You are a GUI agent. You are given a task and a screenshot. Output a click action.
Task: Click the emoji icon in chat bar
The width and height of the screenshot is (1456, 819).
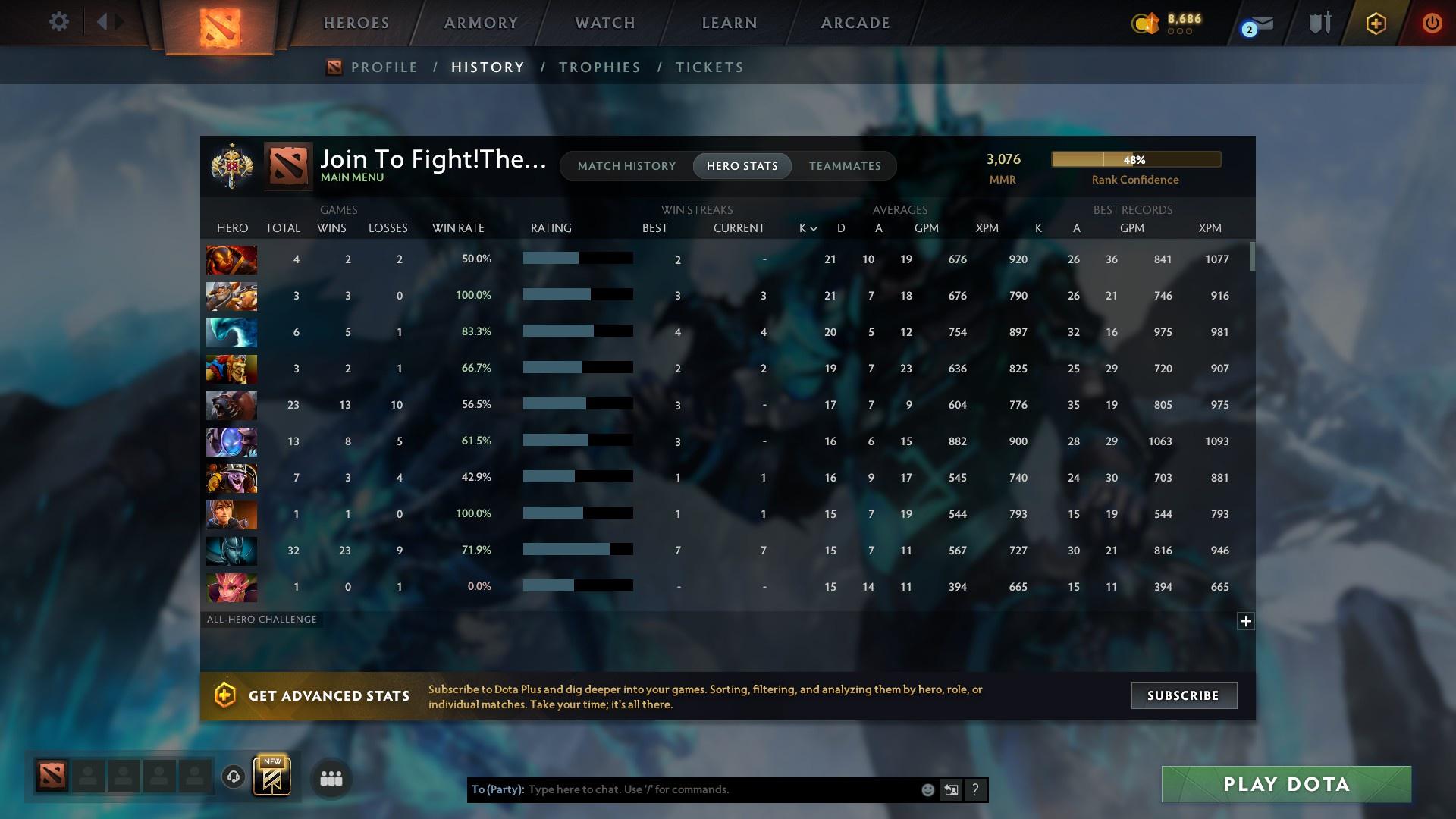click(927, 789)
